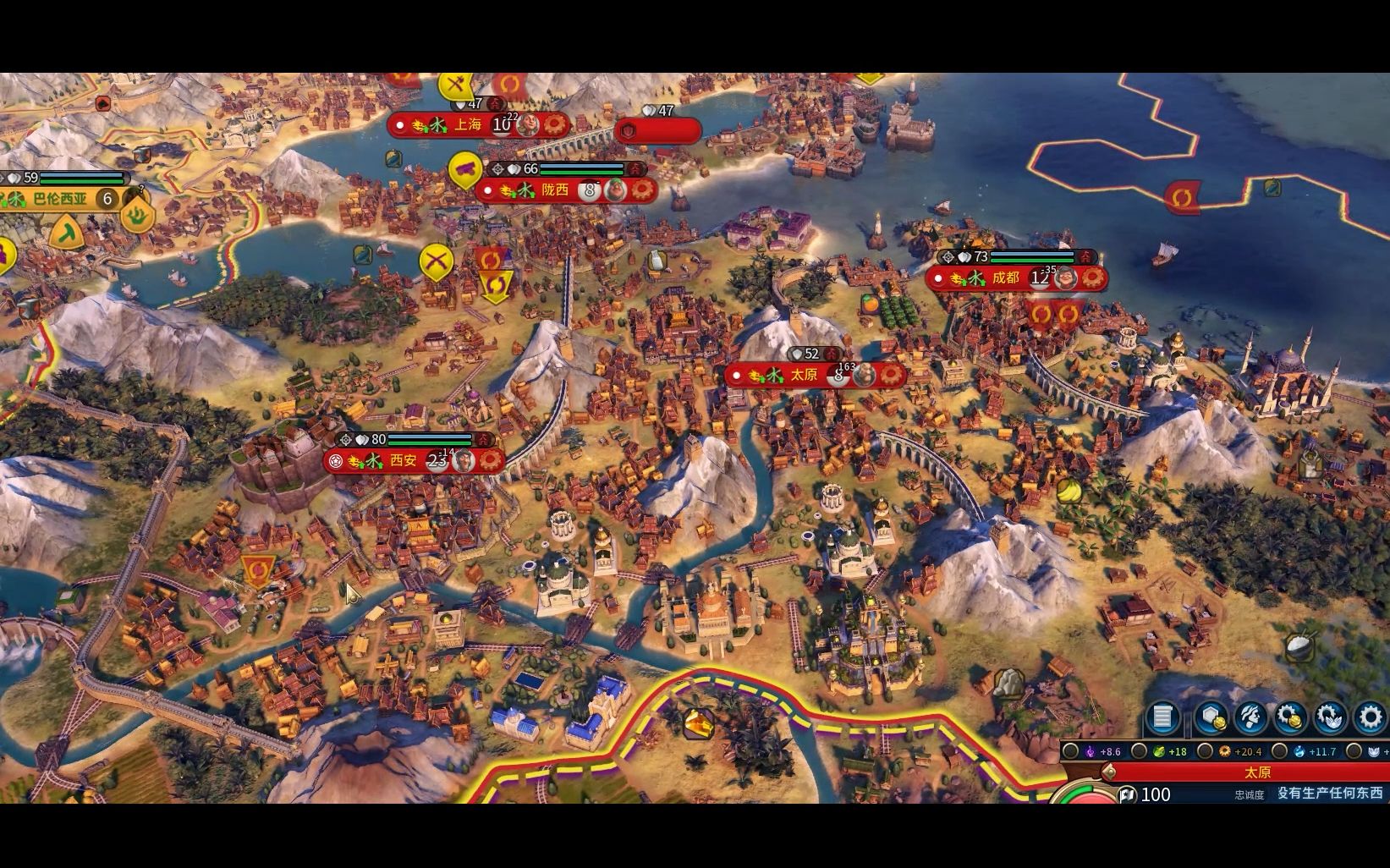Purchase production items with gold

coord(1290,718)
